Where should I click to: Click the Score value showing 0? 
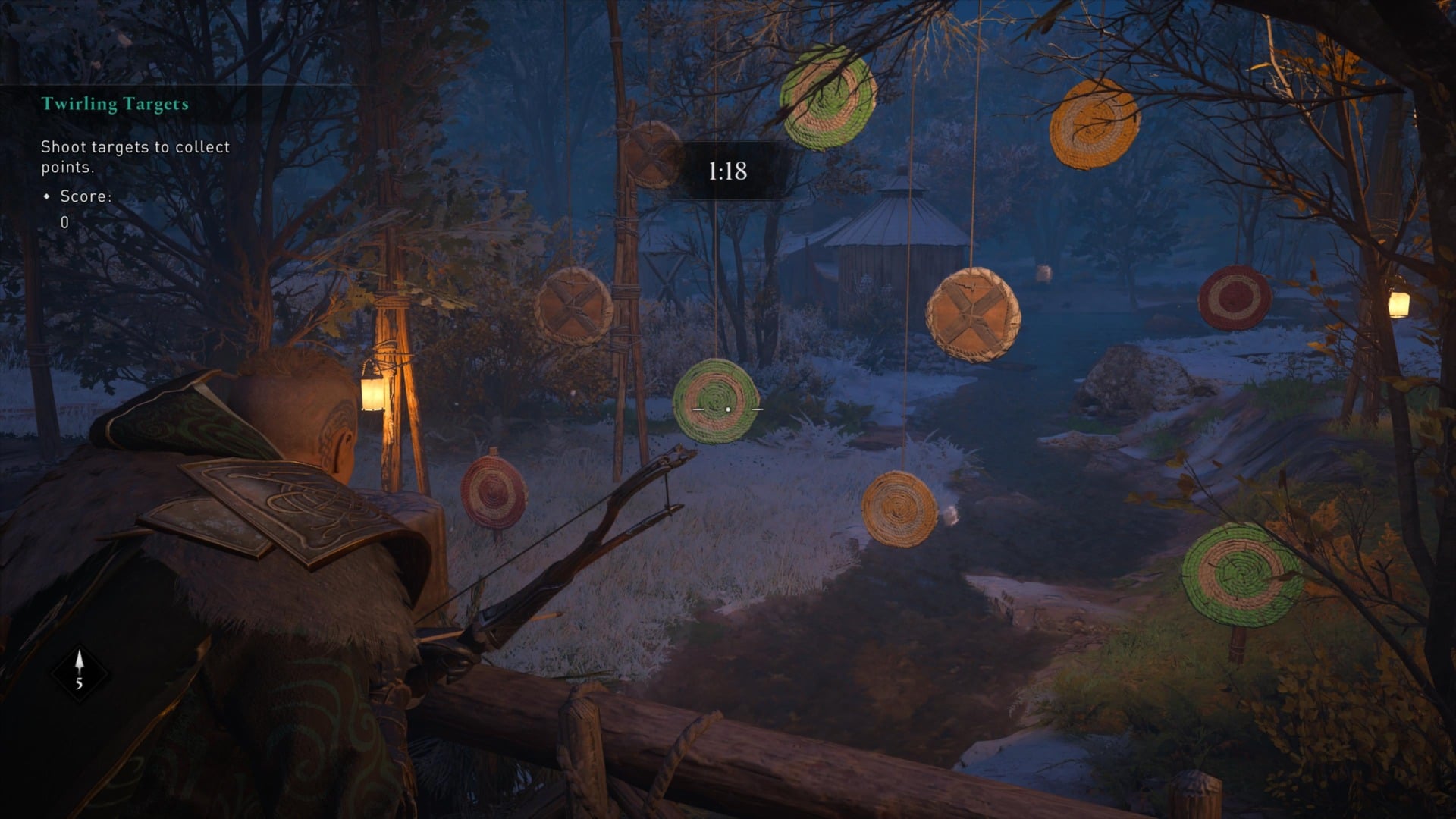(x=65, y=222)
